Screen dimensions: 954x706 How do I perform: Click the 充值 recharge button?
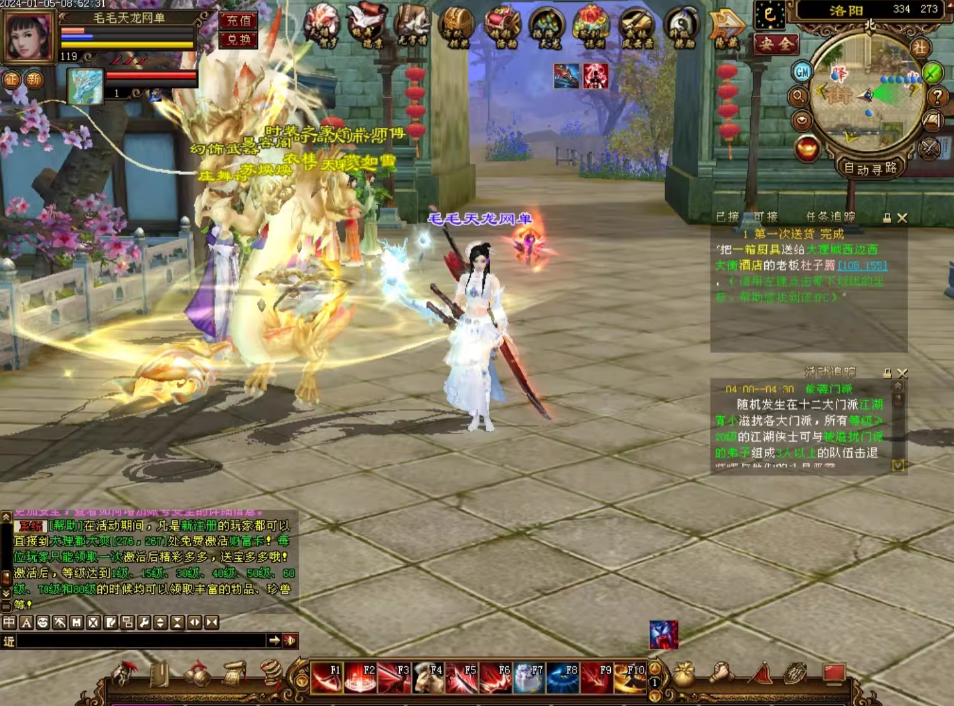(x=238, y=20)
